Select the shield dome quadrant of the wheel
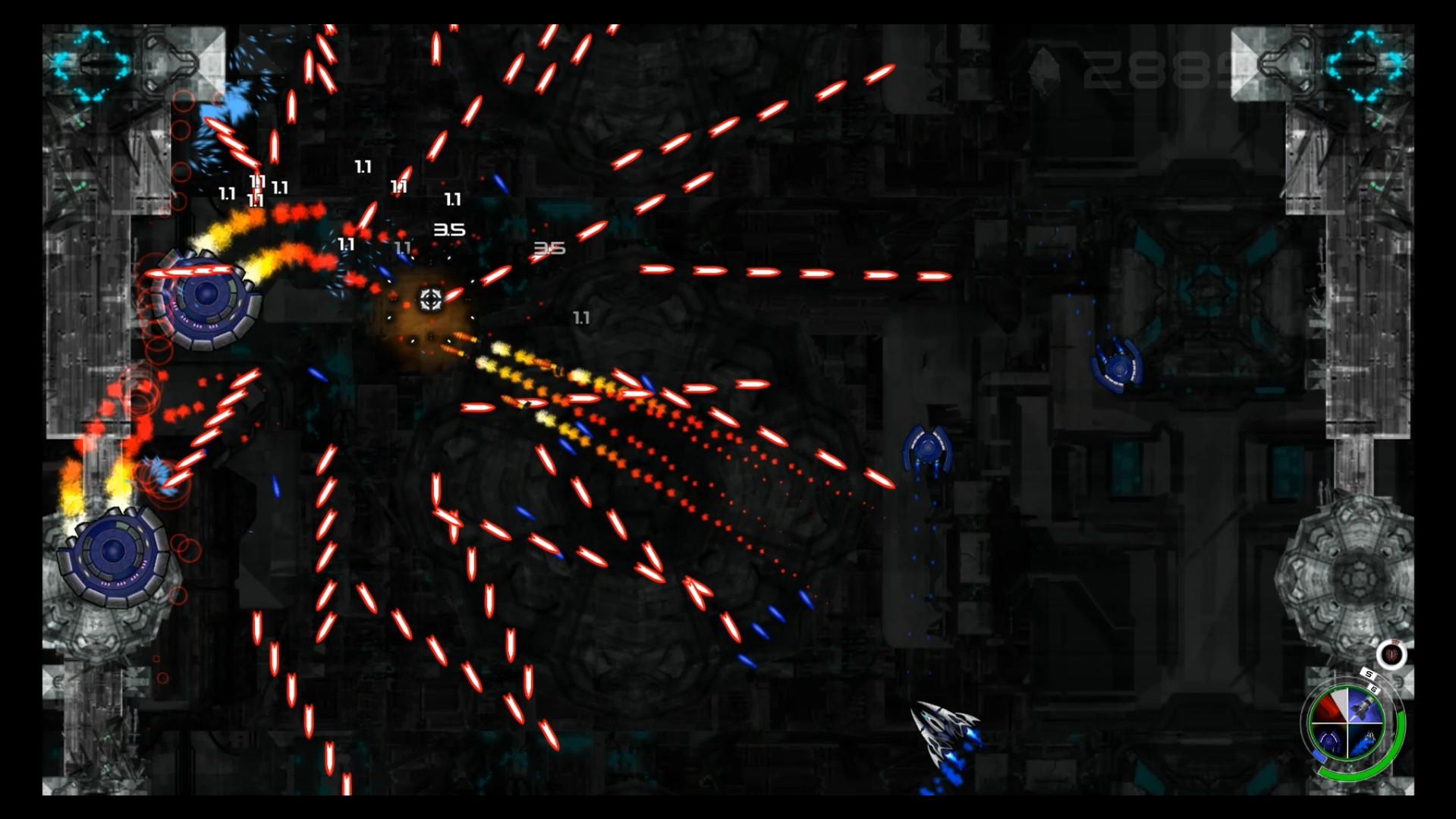The height and width of the screenshot is (819, 1456). [x=1330, y=741]
